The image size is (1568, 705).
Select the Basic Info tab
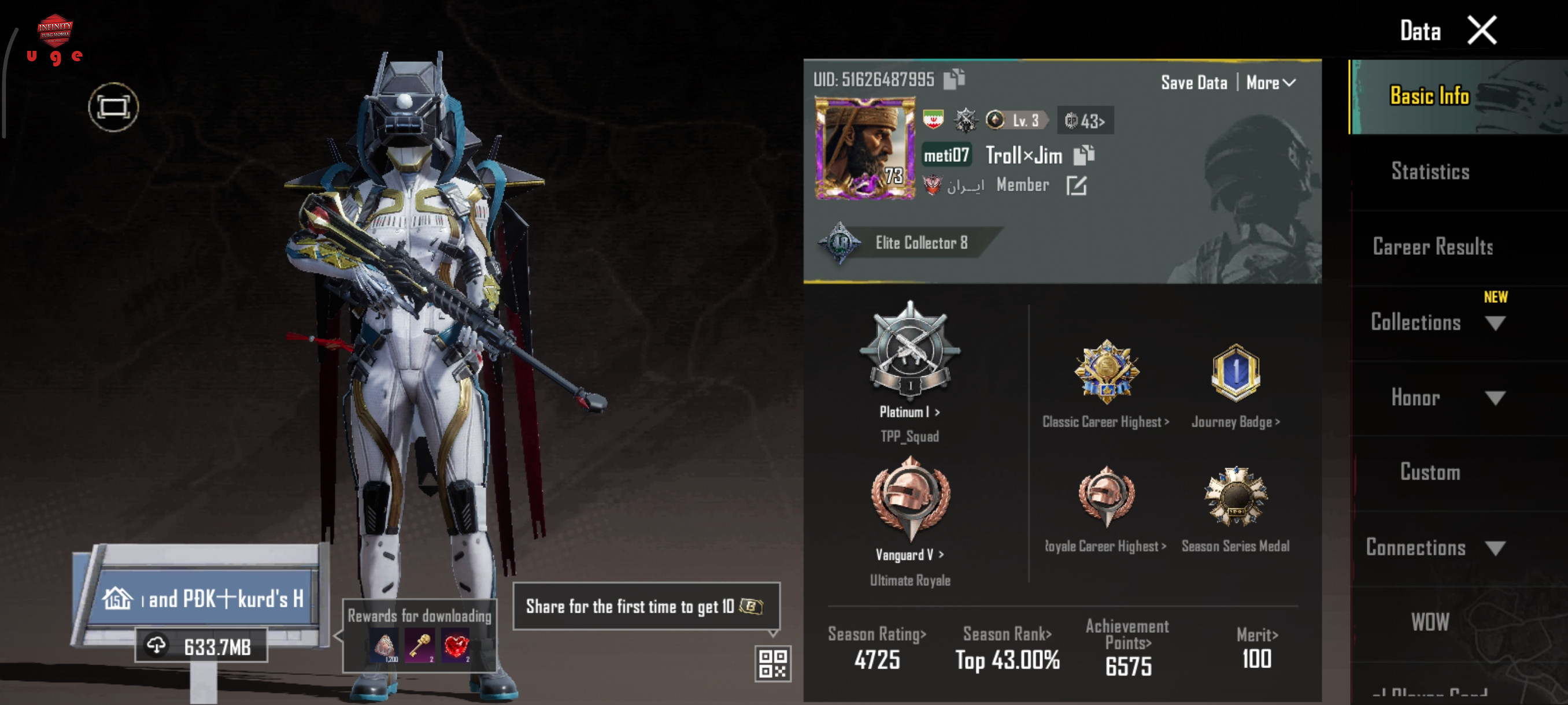(1429, 96)
